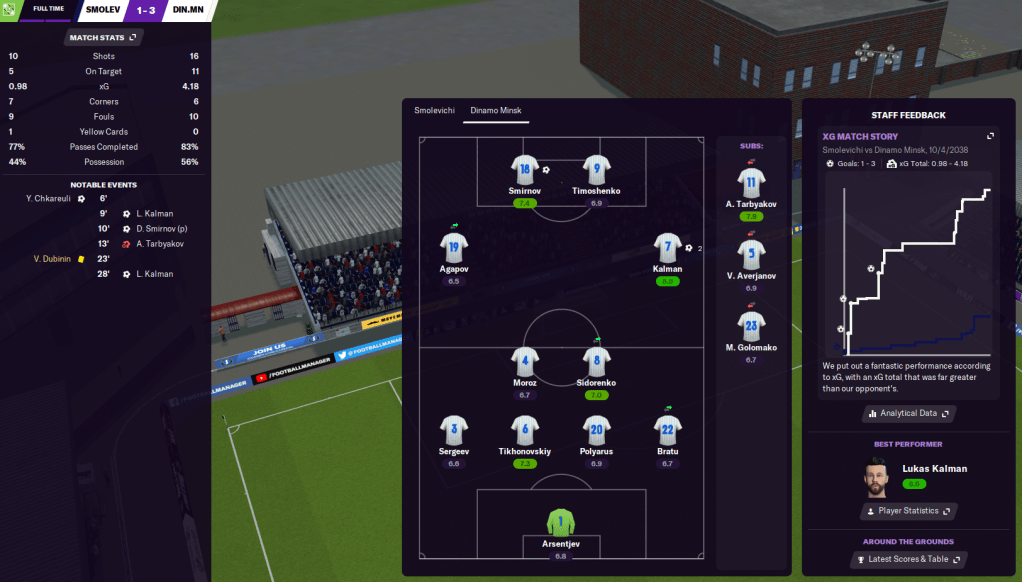The height and width of the screenshot is (582, 1022).
Task: Select striker Smirnov's shirt number 18
Action: click(525, 169)
